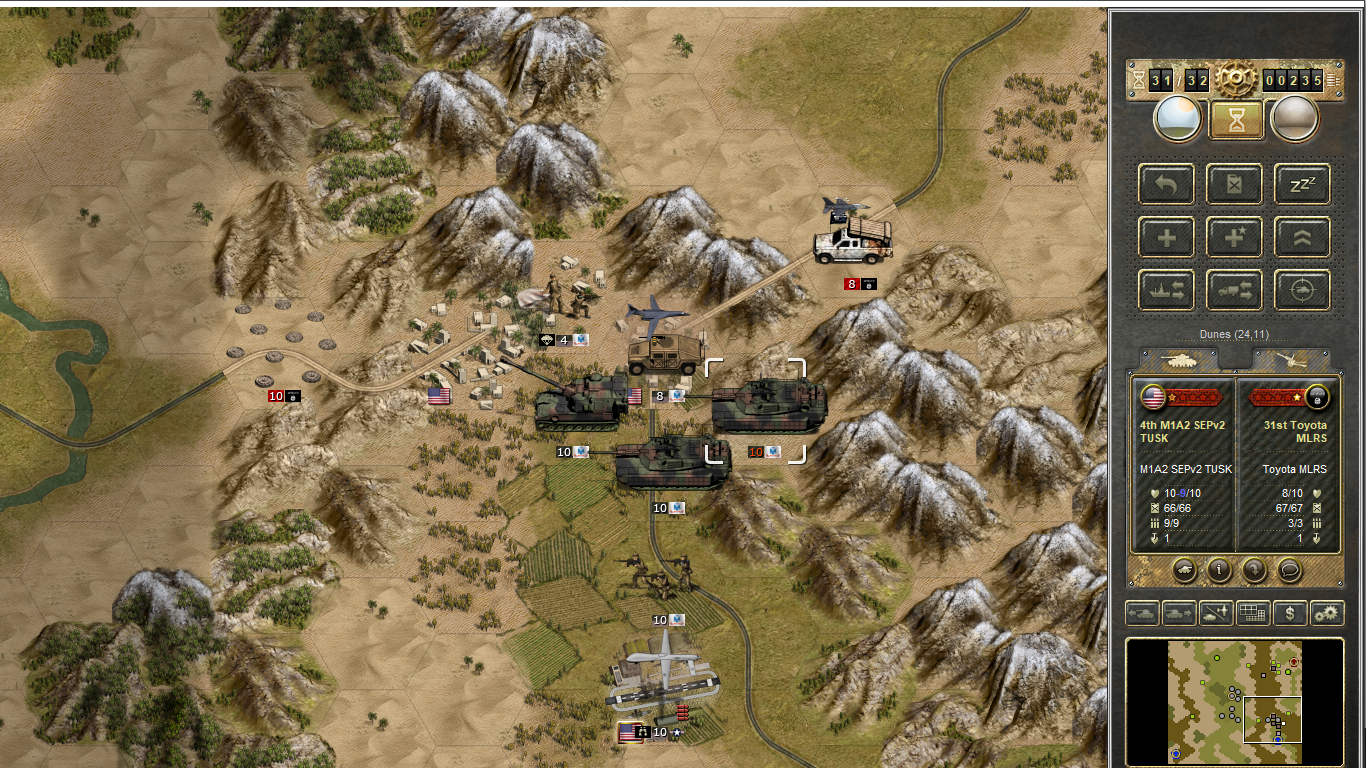This screenshot has width=1366, height=768.
Task: Toggle the truck mount/dismount button
Action: click(1234, 290)
